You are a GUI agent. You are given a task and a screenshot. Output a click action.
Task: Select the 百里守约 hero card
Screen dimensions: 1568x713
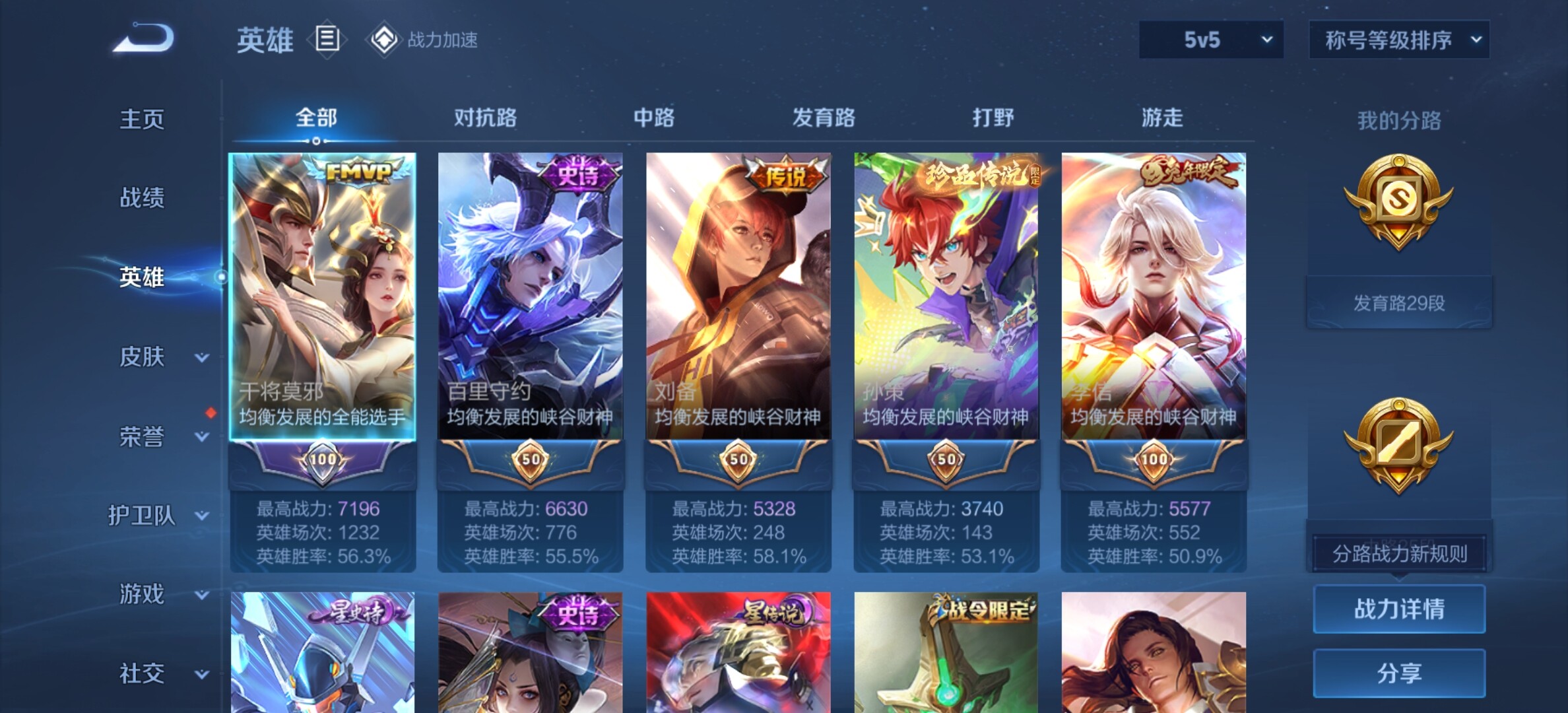530,297
